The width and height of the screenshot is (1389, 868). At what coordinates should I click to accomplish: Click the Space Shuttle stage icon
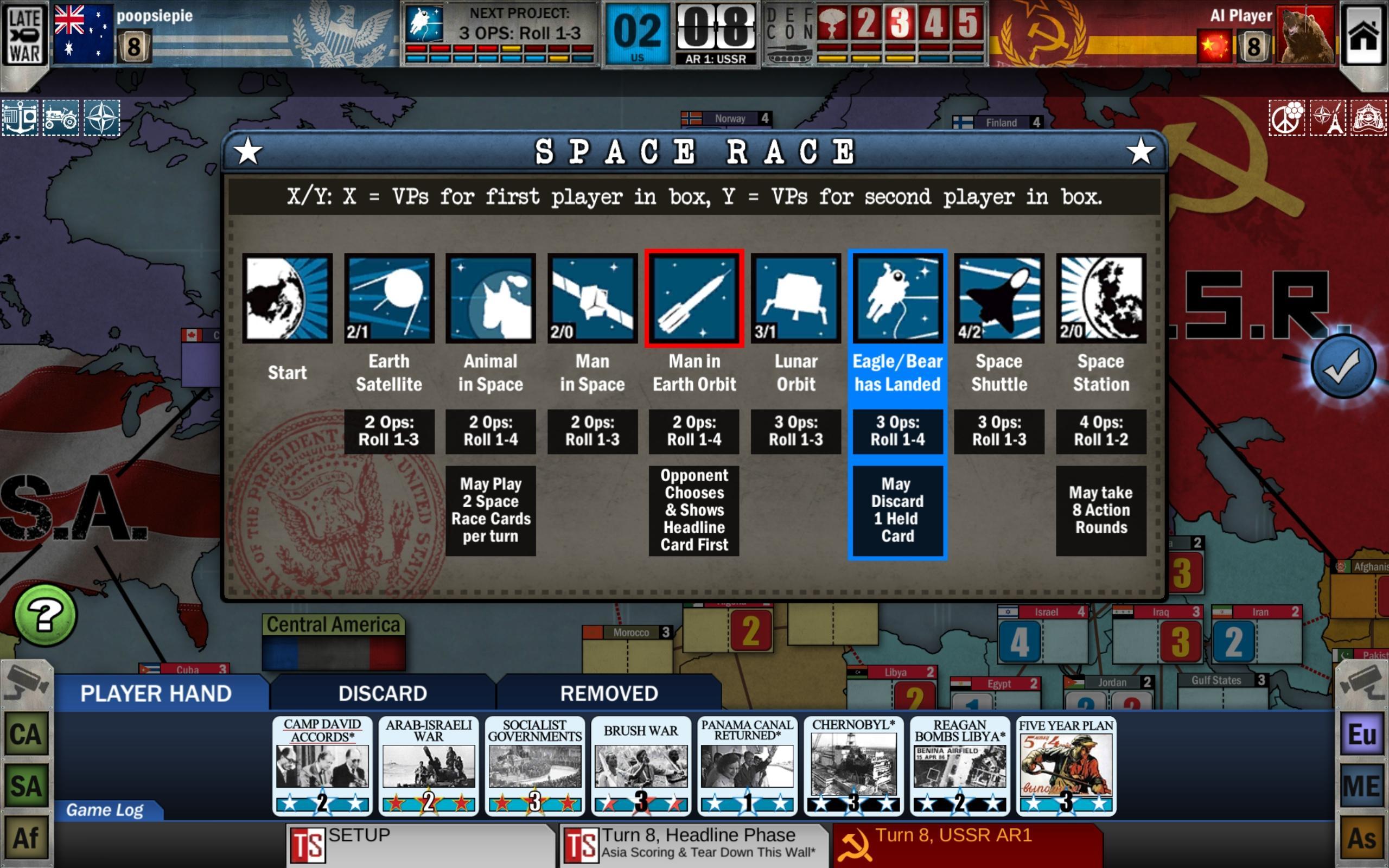pyautogui.click(x=999, y=298)
